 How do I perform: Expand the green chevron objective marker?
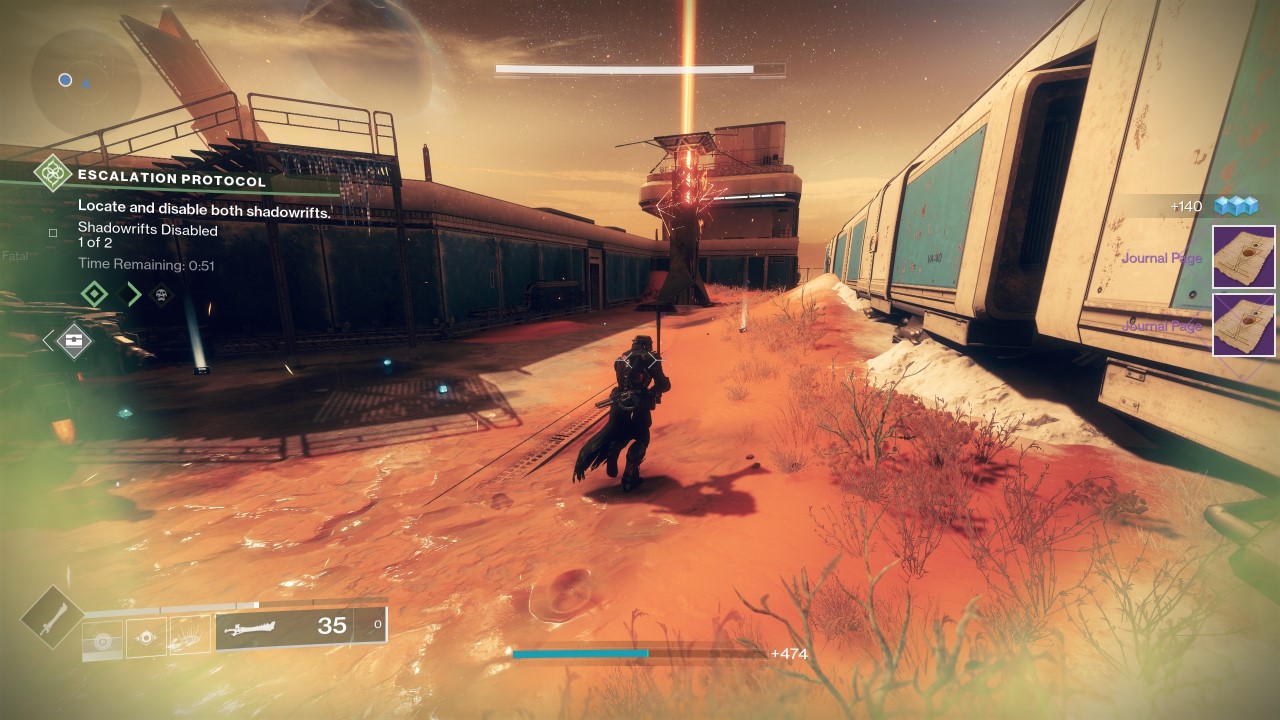(128, 294)
